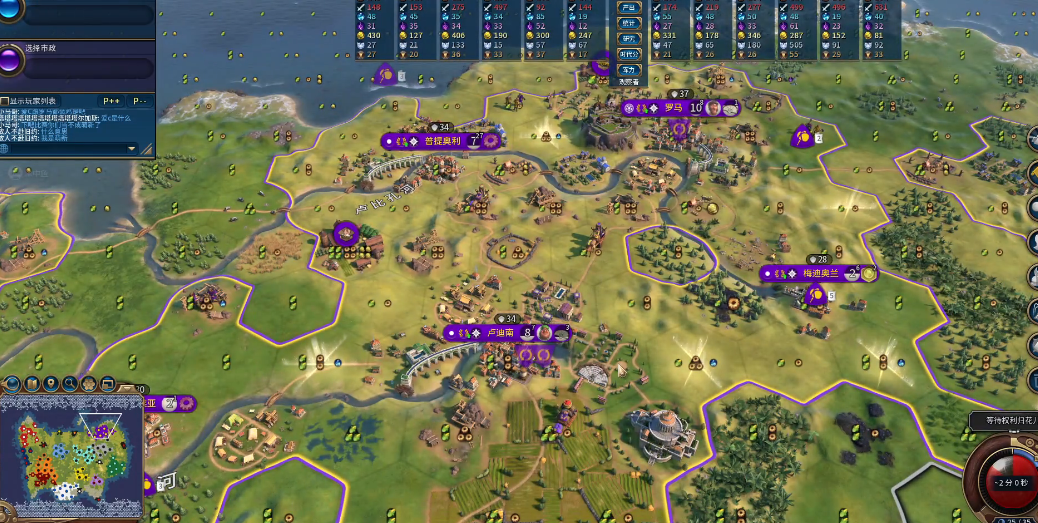Switch to the 时代分 scoreboard tab
The image size is (1038, 523).
[x=629, y=54]
